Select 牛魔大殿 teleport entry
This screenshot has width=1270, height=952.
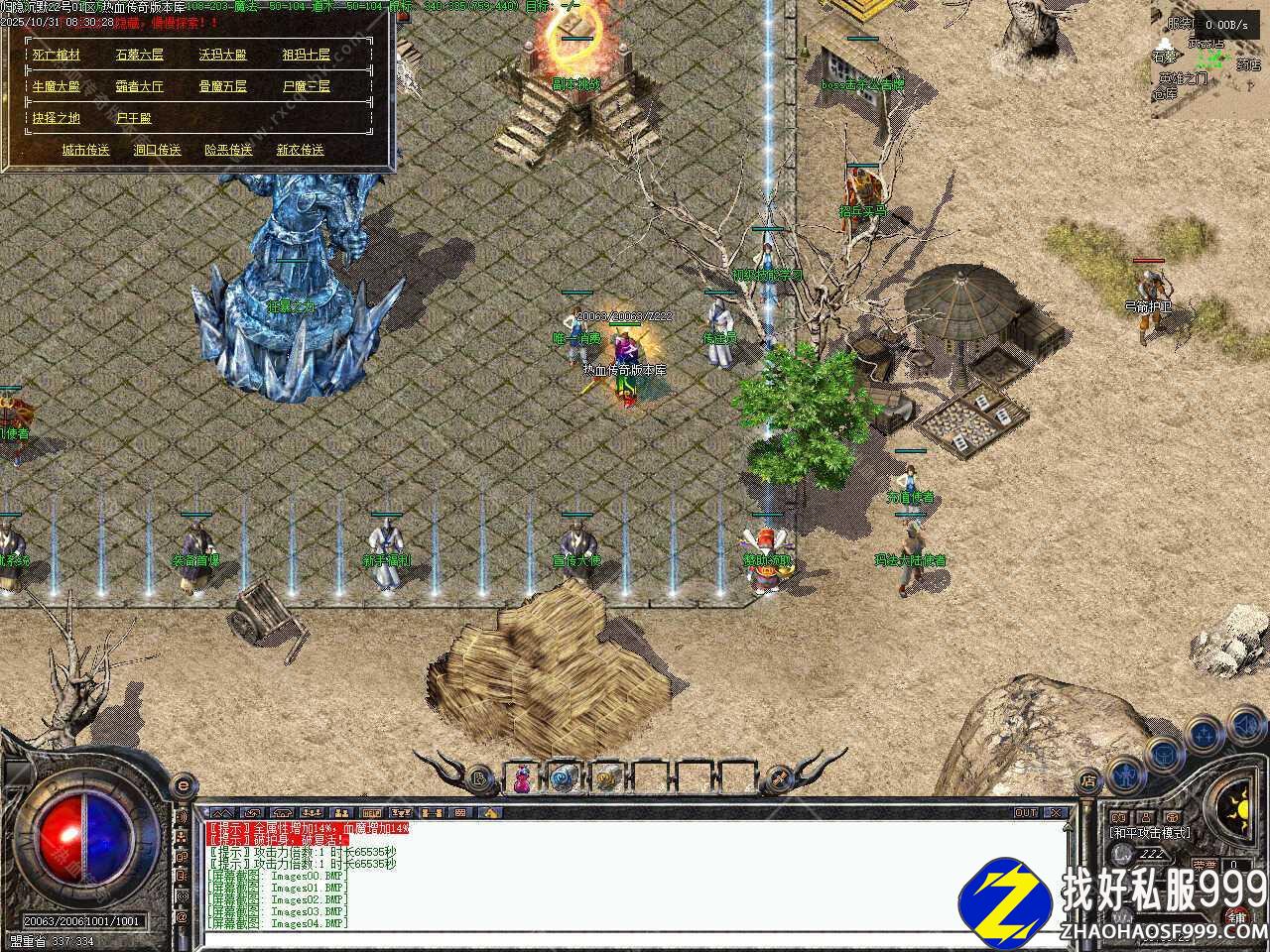click(x=56, y=86)
